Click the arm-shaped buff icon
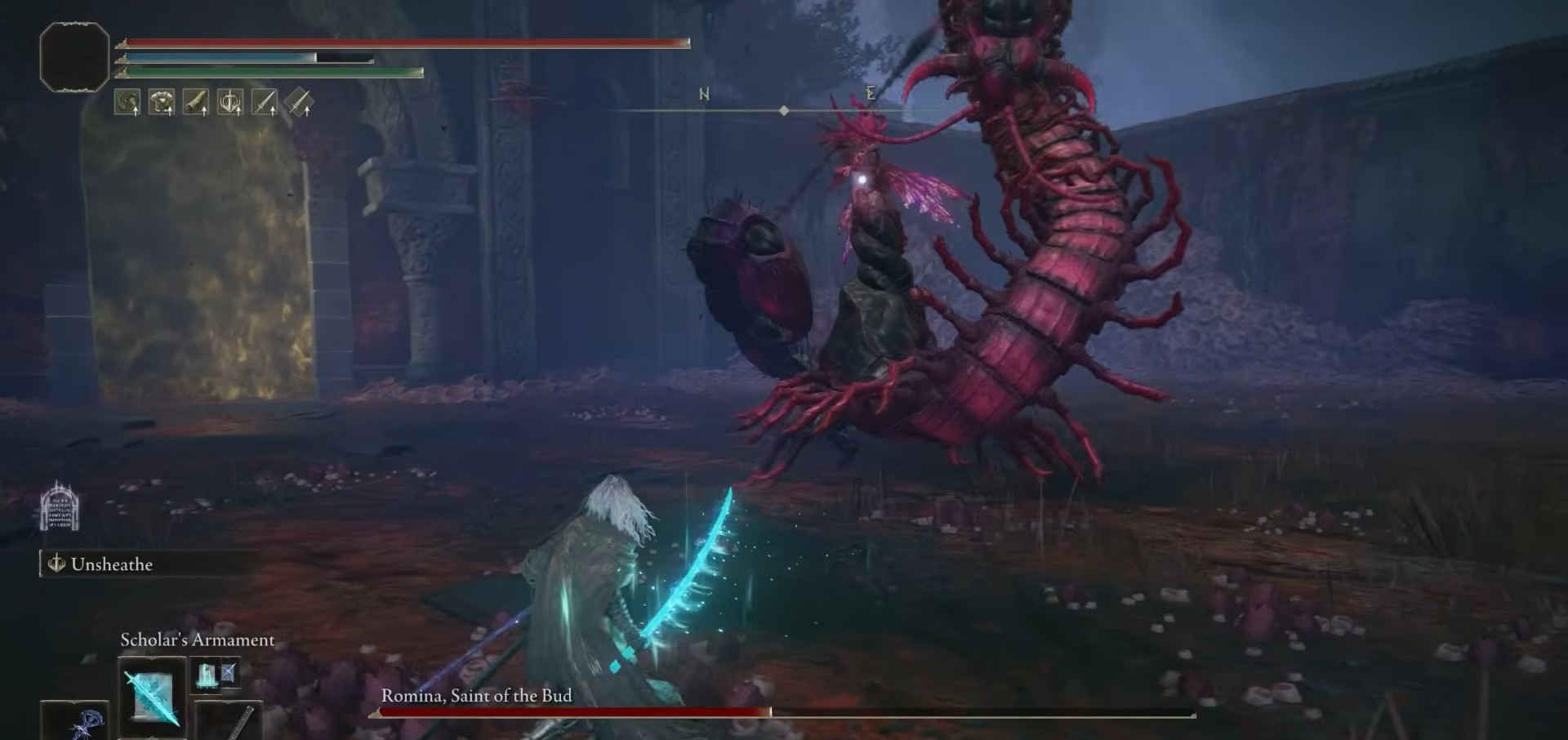Screen dimensions: 1568x740 click(196, 102)
